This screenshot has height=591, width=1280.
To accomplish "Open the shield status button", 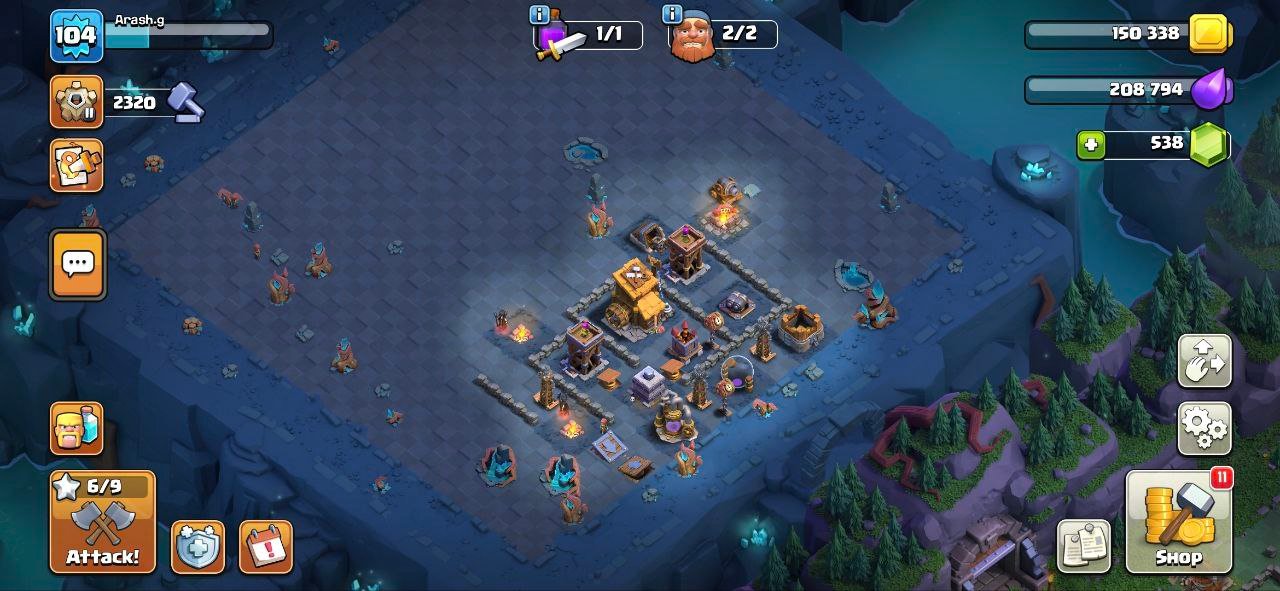I will click(x=198, y=547).
